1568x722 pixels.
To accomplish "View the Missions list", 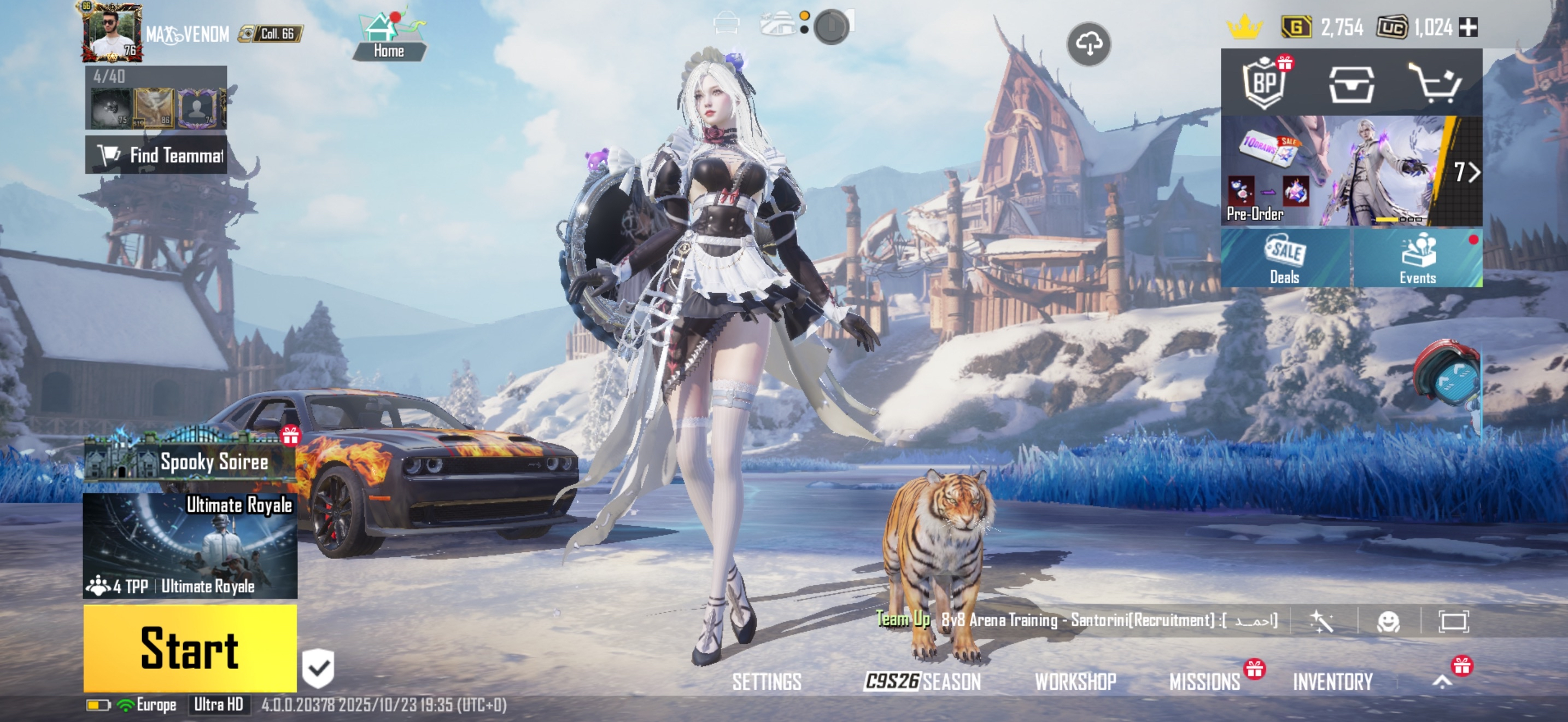I will click(x=1204, y=681).
